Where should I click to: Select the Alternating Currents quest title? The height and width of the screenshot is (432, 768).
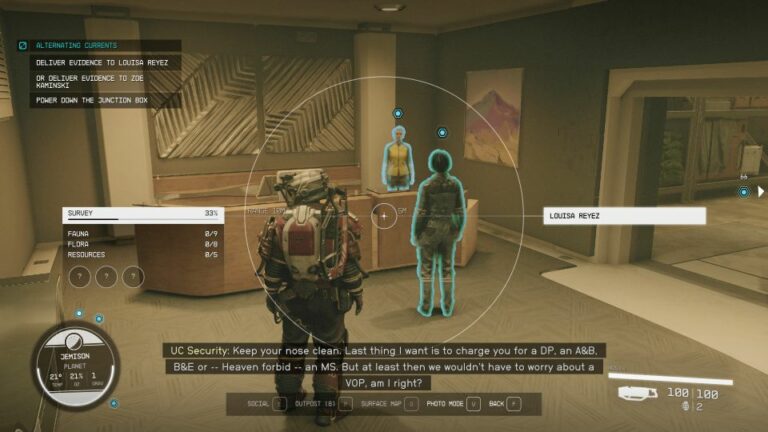[76, 45]
